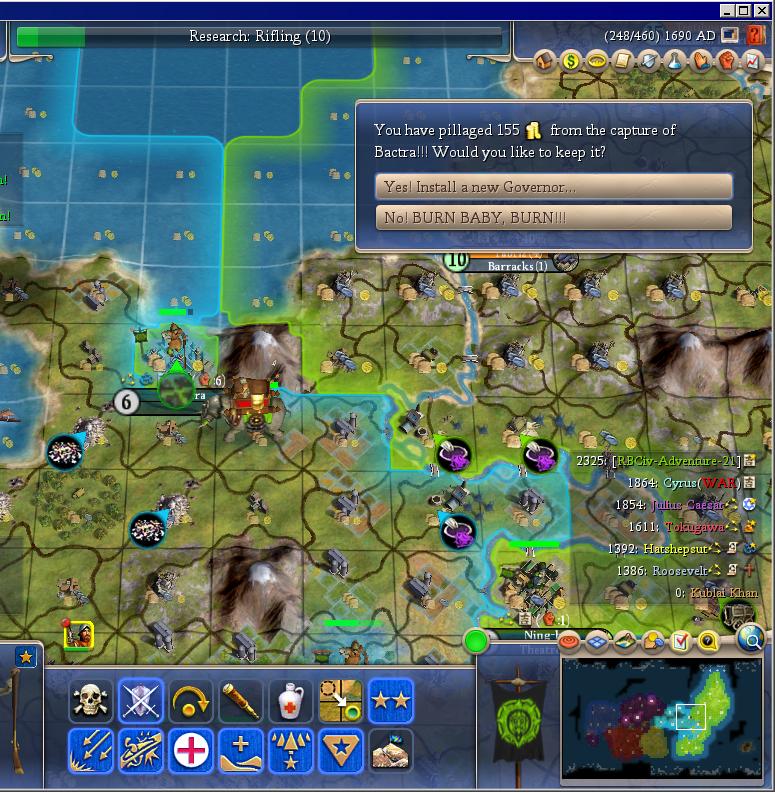The image size is (775, 793).
Task: Click the Research: Rifling progress bar
Action: pos(260,37)
